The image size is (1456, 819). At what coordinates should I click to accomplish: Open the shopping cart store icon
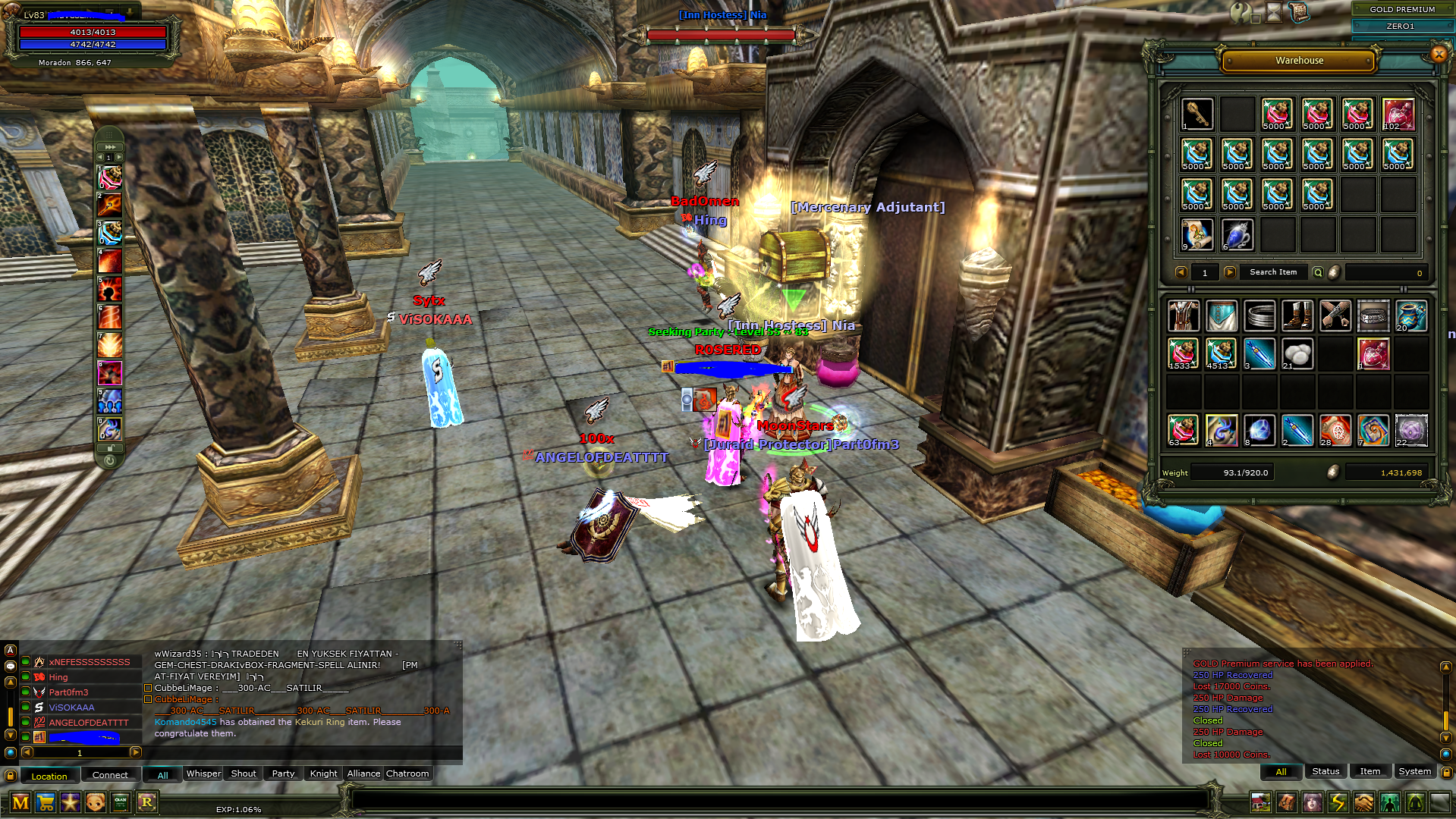[46, 802]
